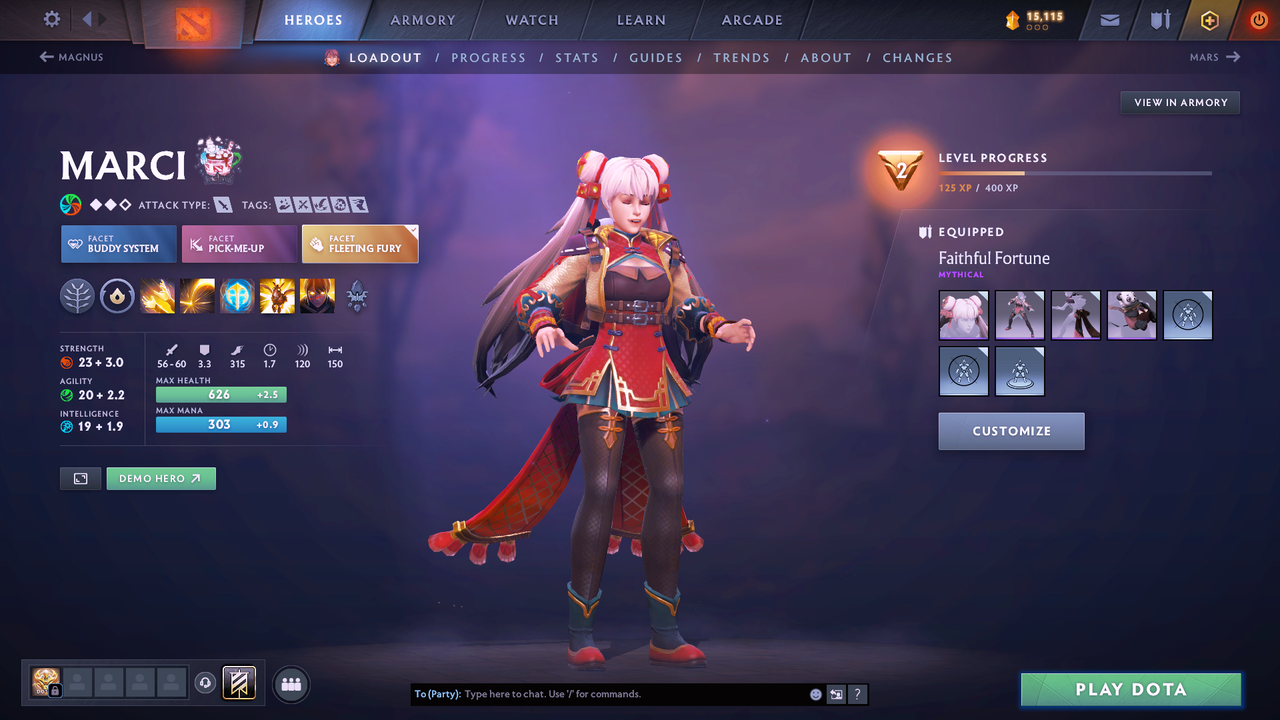
Task: Click the Level Progress XP bar
Action: point(1075,172)
